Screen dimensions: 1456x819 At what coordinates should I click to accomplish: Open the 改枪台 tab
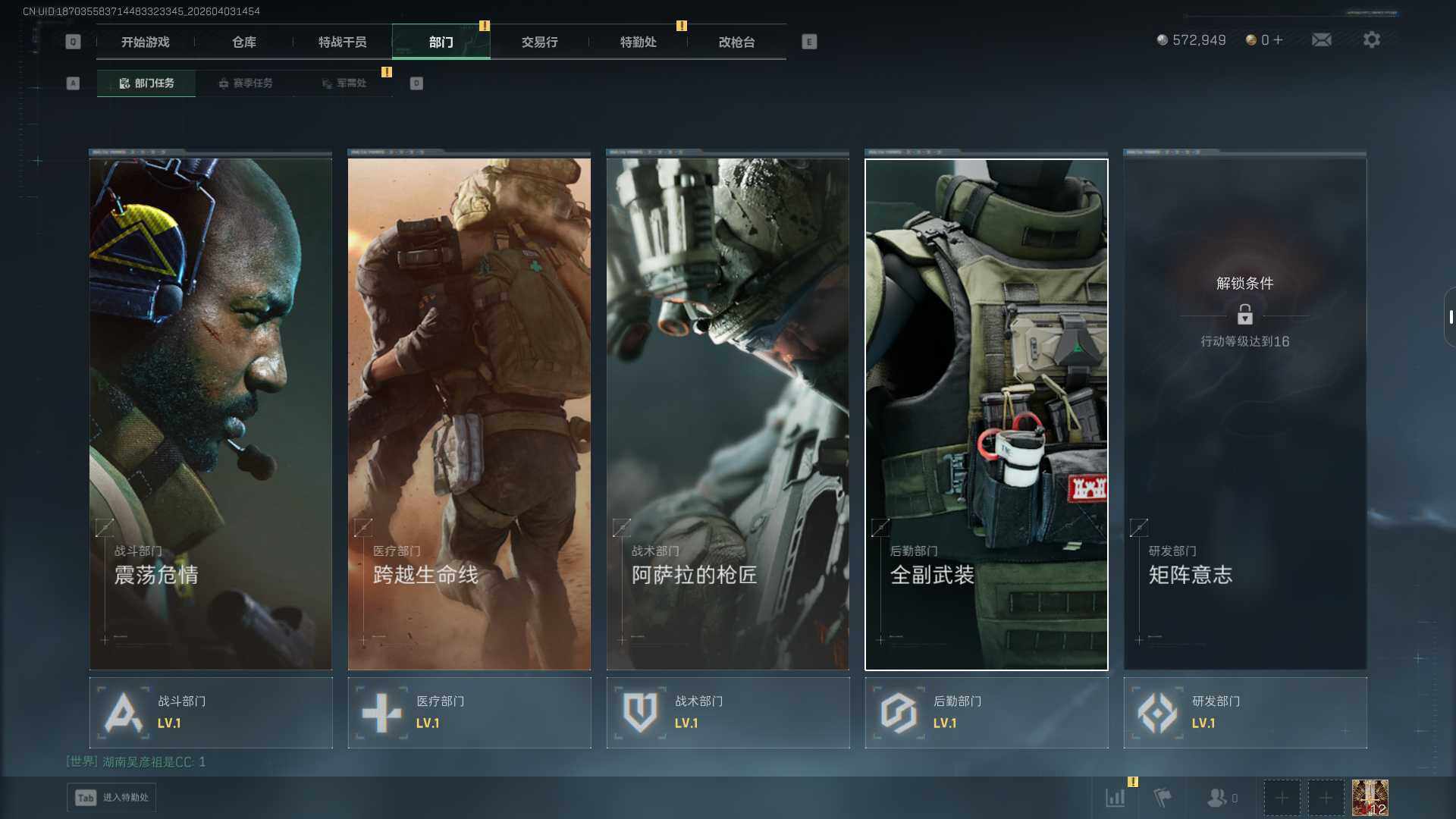click(736, 42)
